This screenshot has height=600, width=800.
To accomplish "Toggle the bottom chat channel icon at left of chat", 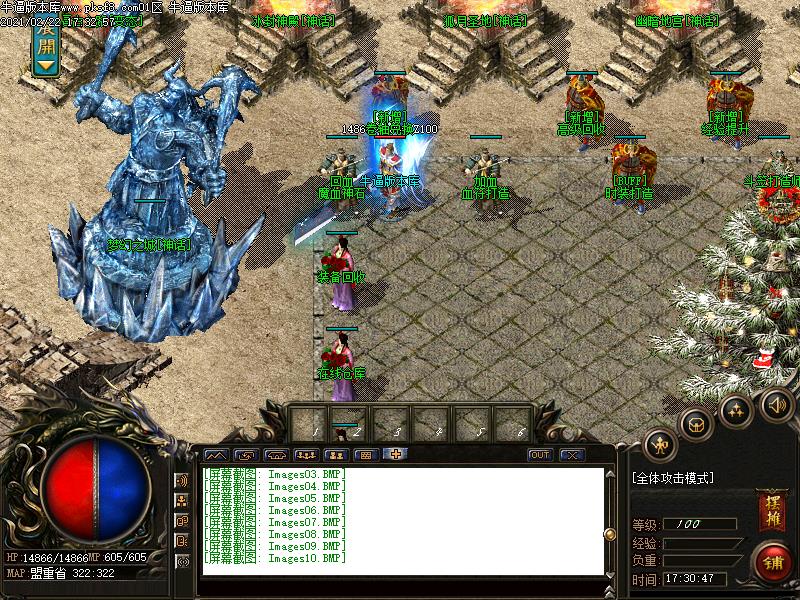I will tap(182, 561).
